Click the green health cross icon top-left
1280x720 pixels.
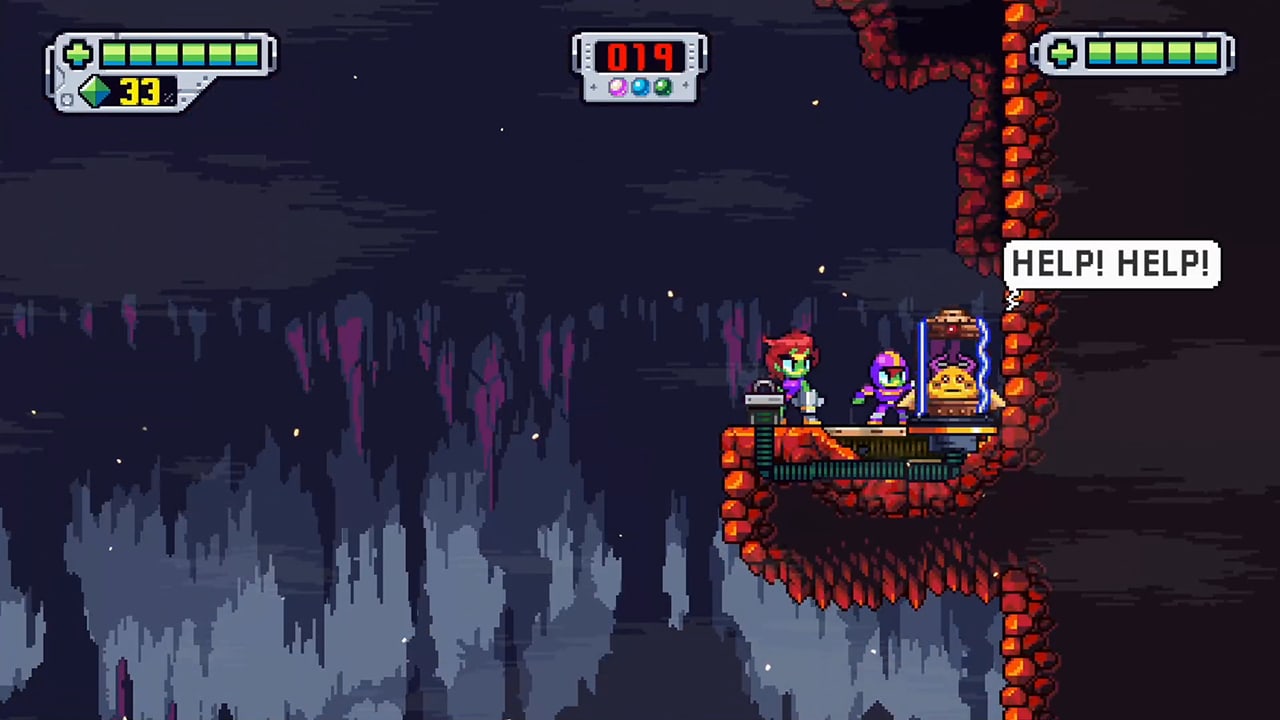click(77, 53)
